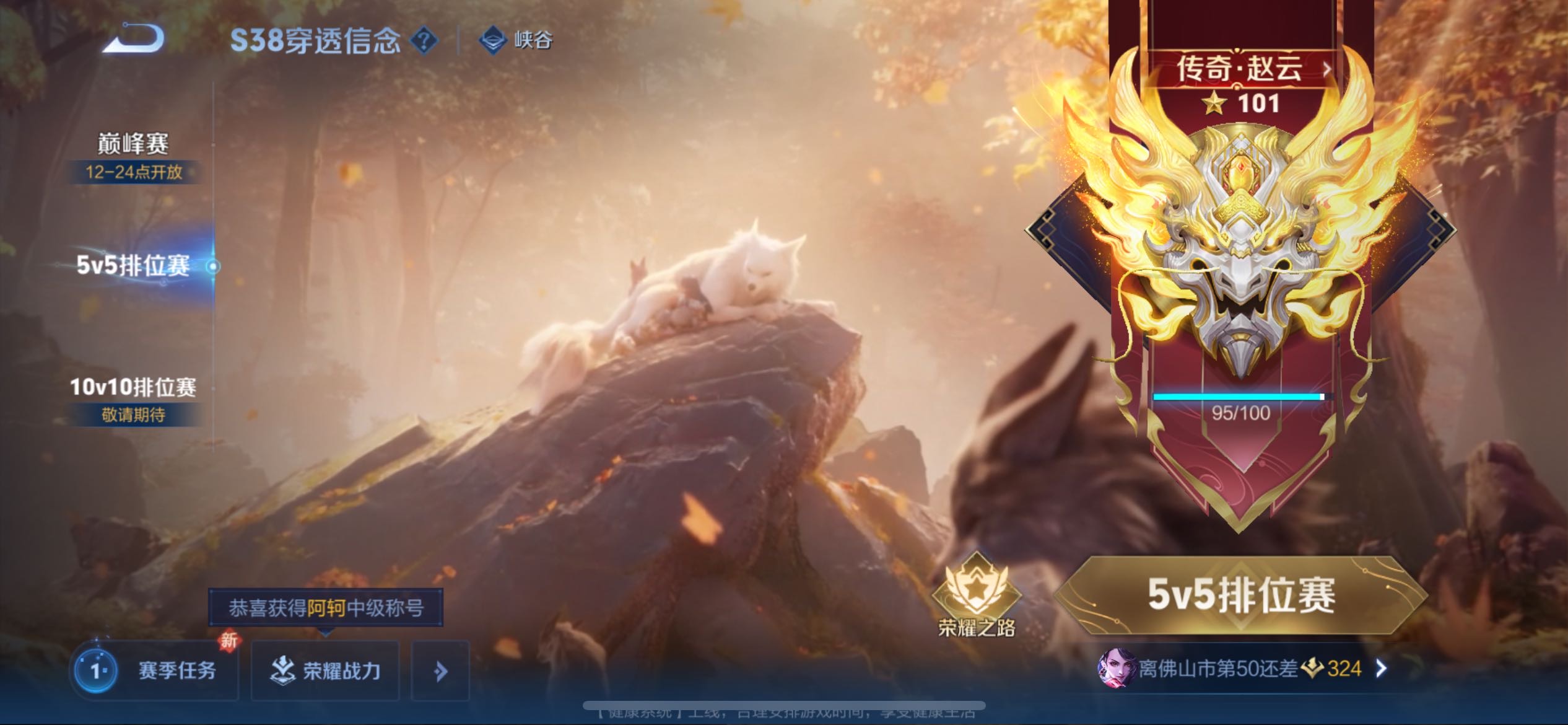
Task: Start the gold 5v5排位赛 match button
Action: (x=1240, y=595)
